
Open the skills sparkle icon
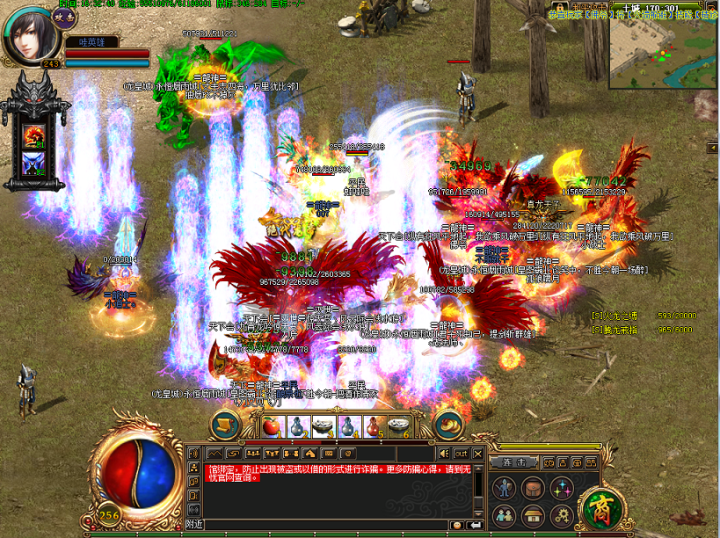click(561, 488)
